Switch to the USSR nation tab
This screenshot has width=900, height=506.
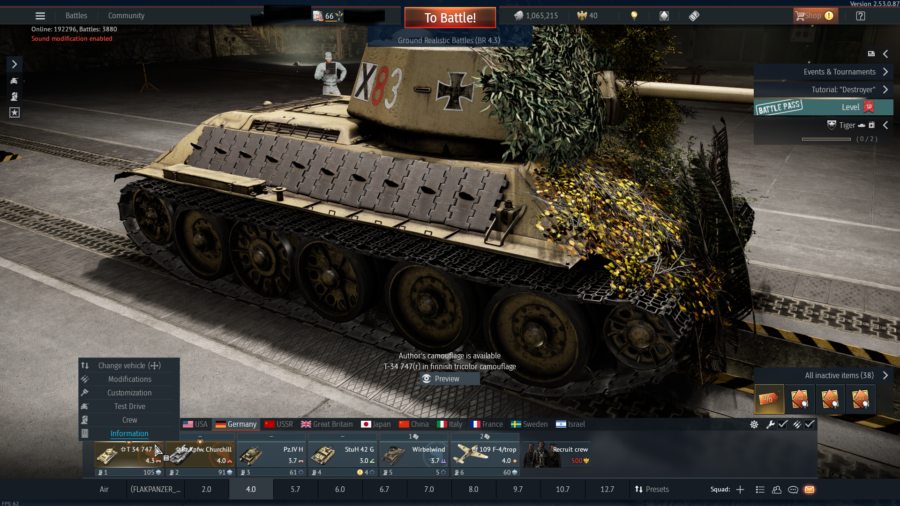[279, 424]
